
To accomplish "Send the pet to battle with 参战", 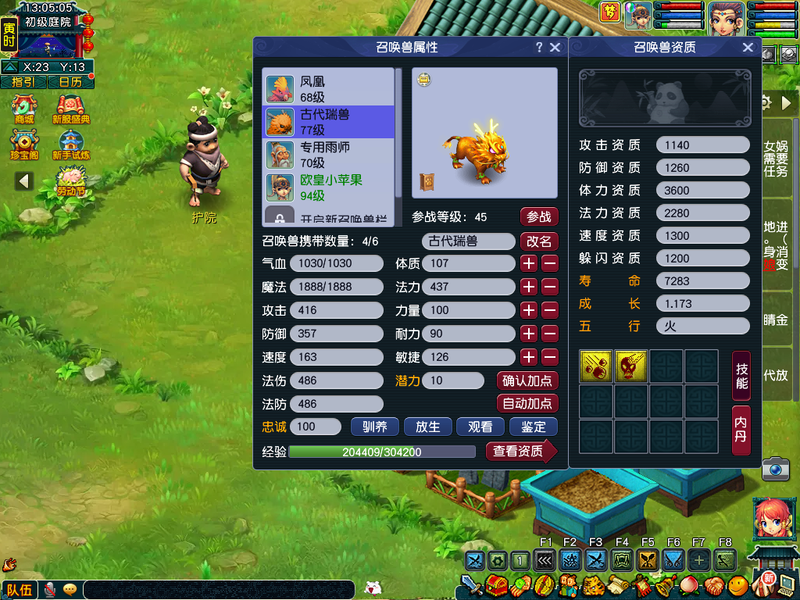I will (x=539, y=216).
